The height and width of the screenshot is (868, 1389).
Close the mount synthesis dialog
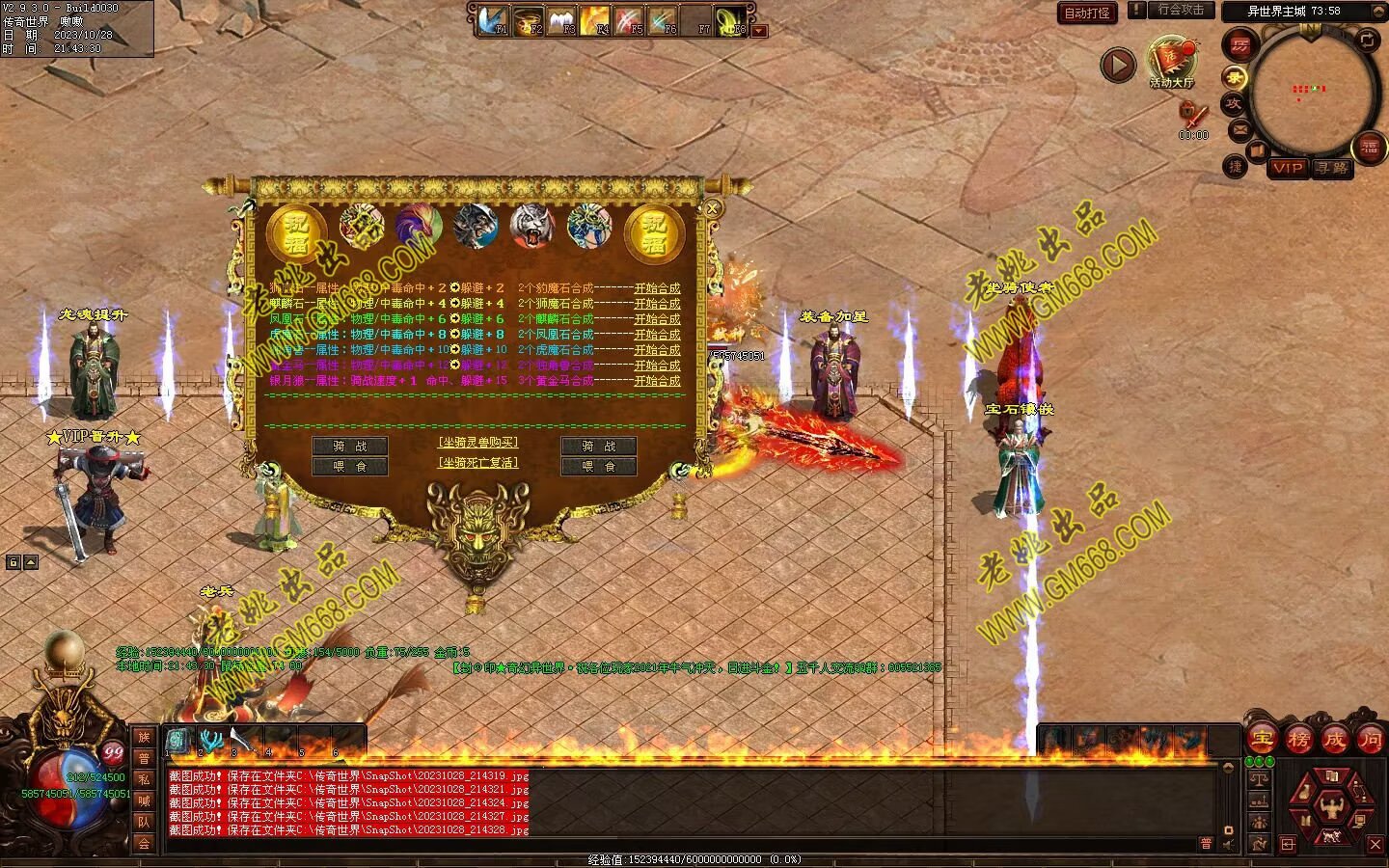click(x=712, y=207)
